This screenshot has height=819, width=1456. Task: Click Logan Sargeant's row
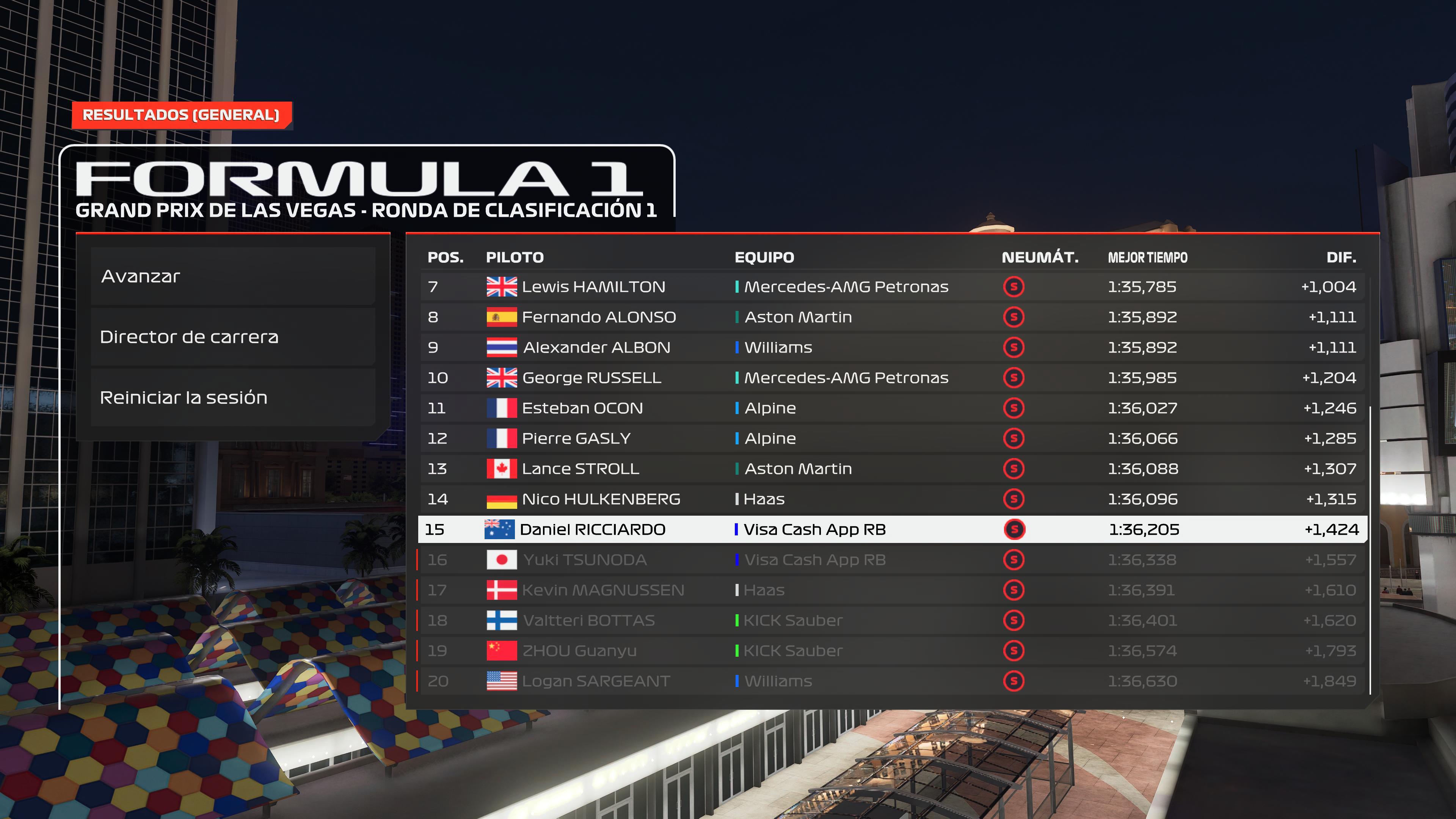(x=892, y=681)
